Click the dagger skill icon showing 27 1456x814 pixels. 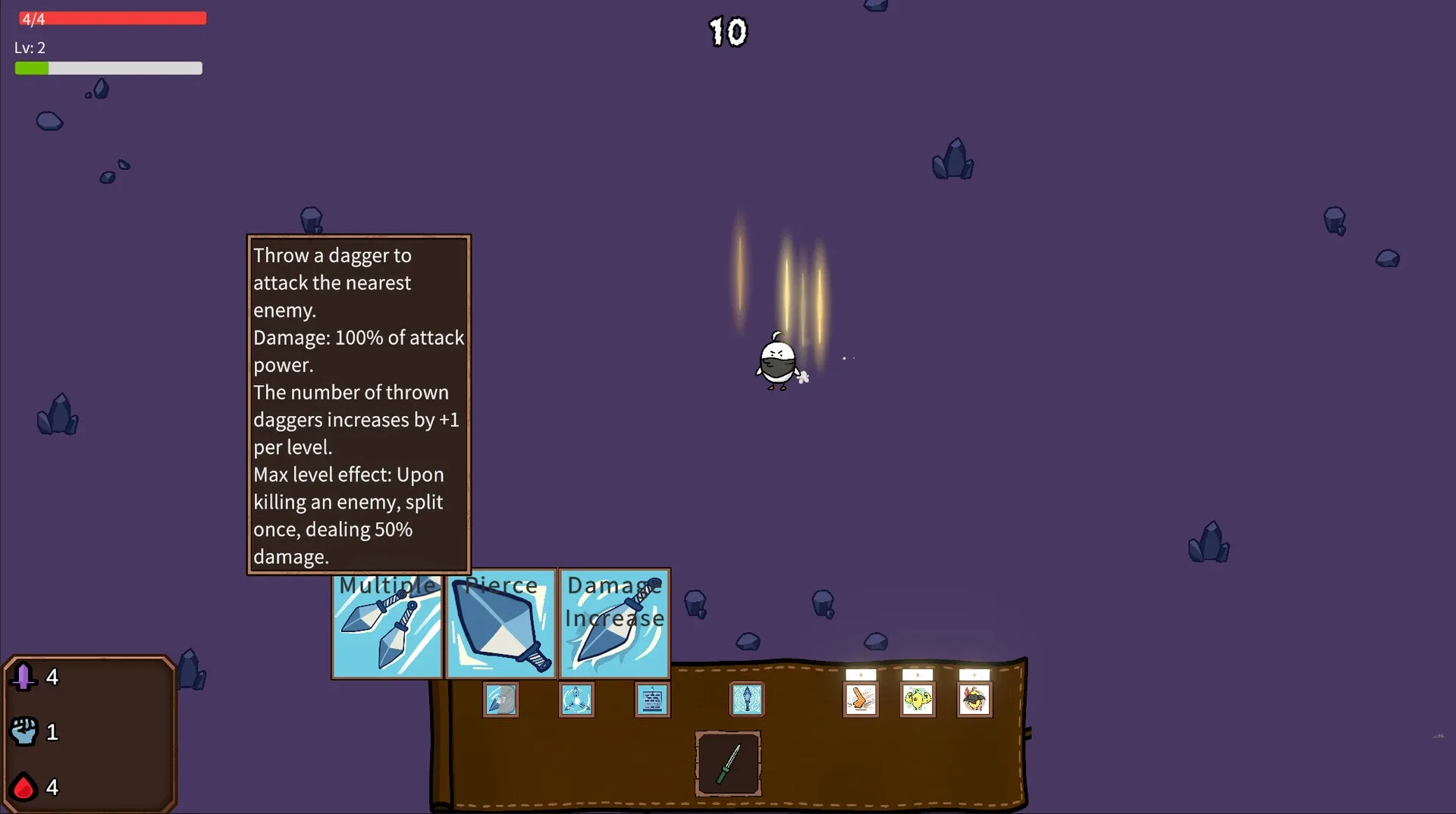coord(500,700)
